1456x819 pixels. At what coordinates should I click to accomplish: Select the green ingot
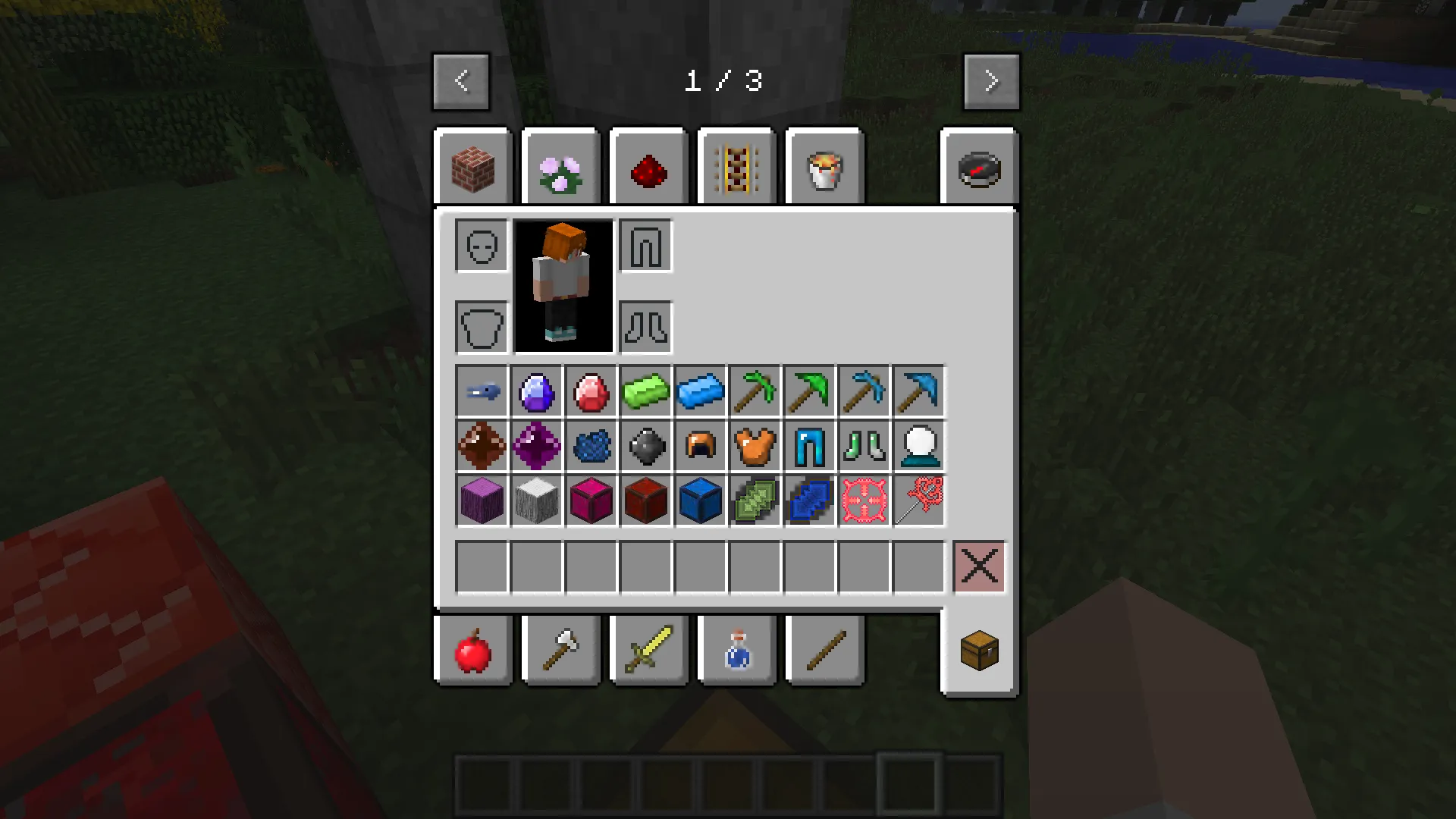click(x=645, y=391)
